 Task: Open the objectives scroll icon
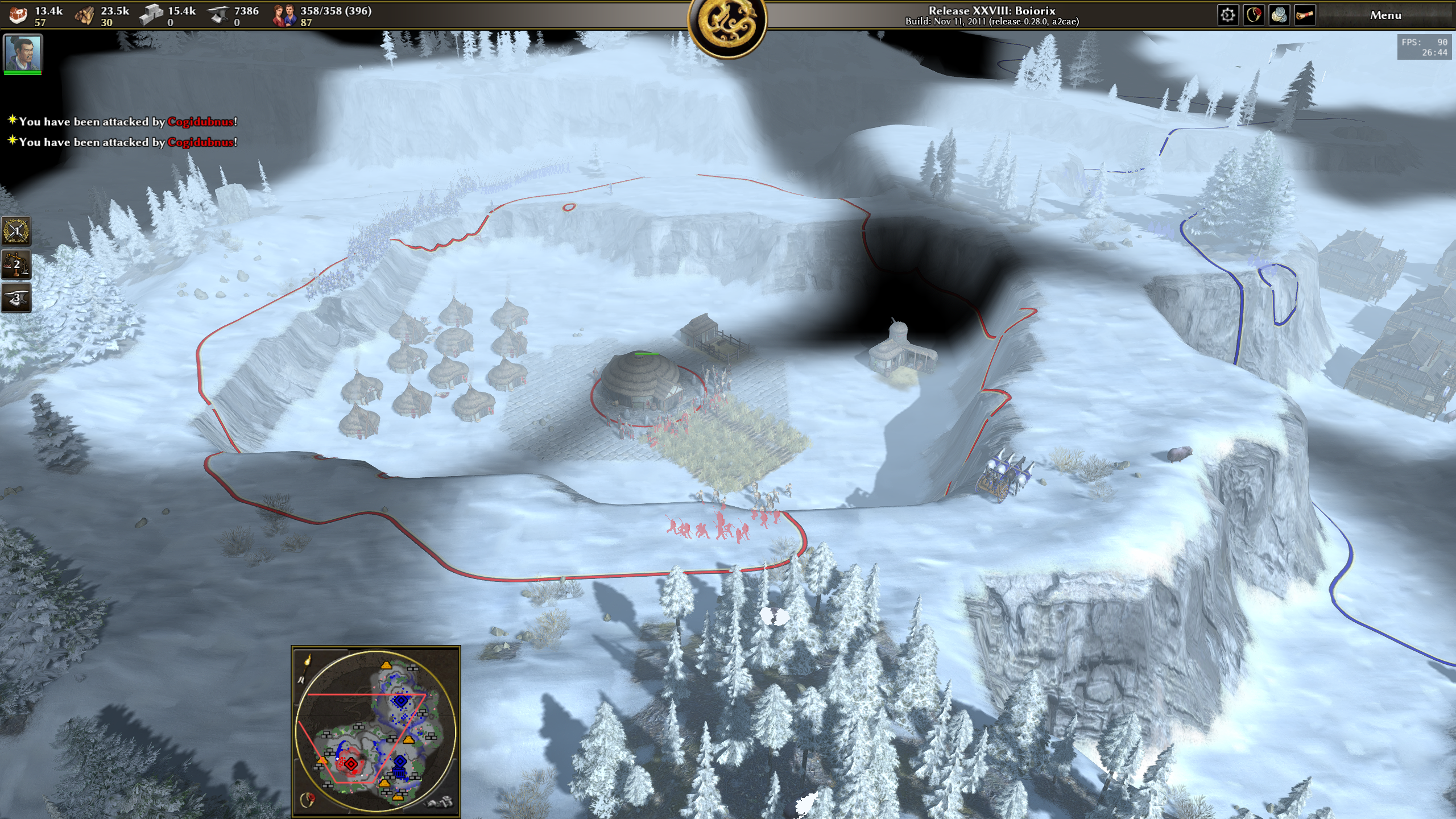pyautogui.click(x=1305, y=15)
